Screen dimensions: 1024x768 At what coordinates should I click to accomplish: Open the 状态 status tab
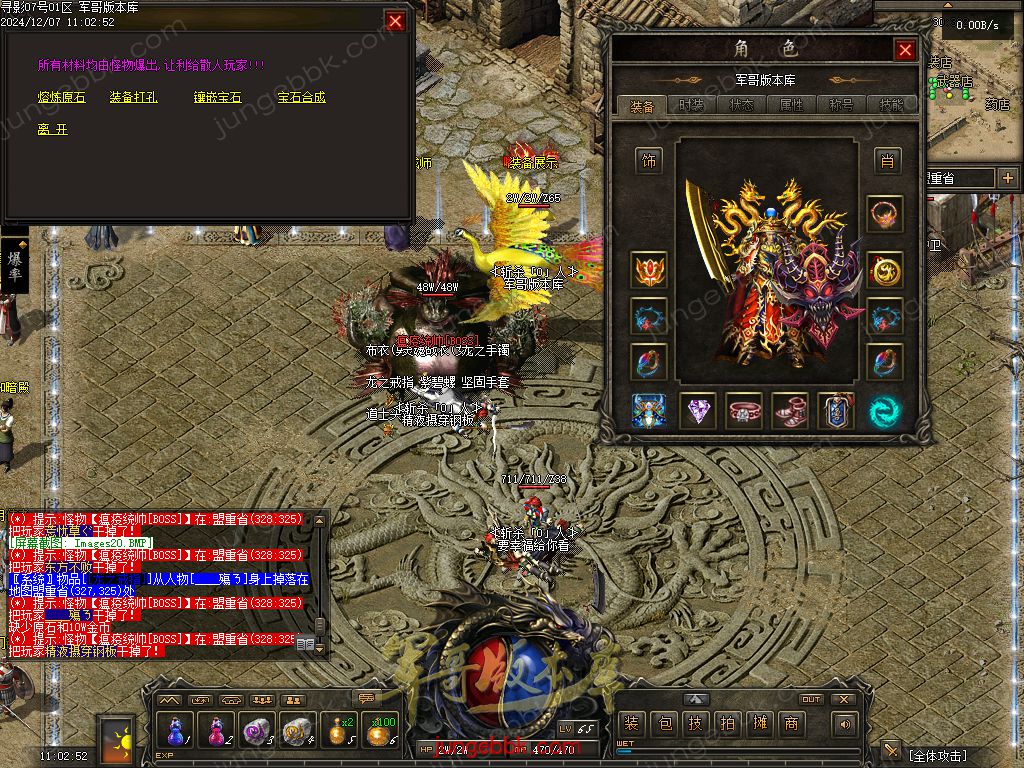tap(741, 105)
